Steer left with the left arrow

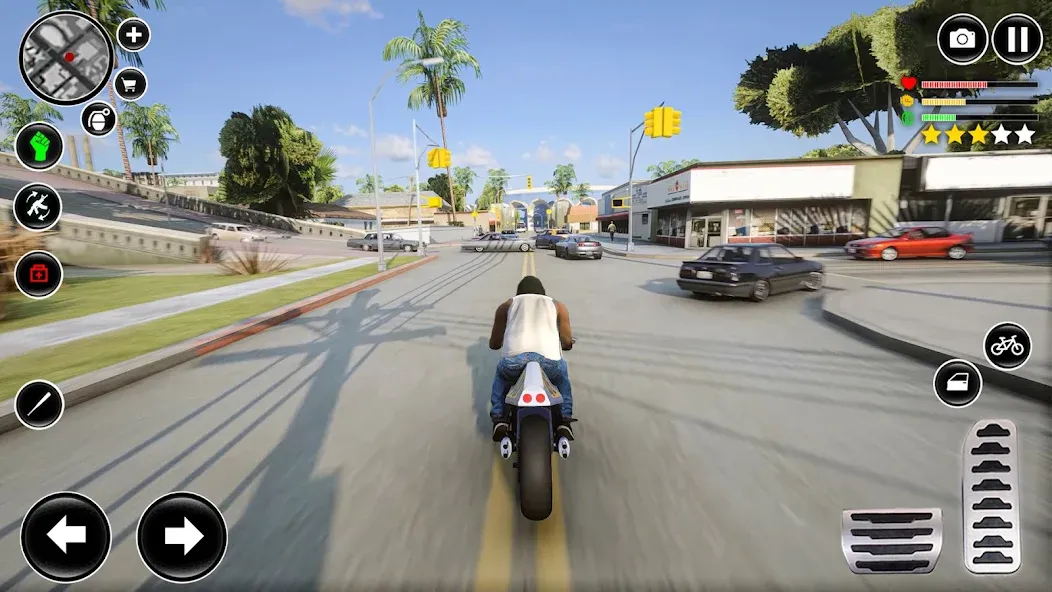click(66, 537)
